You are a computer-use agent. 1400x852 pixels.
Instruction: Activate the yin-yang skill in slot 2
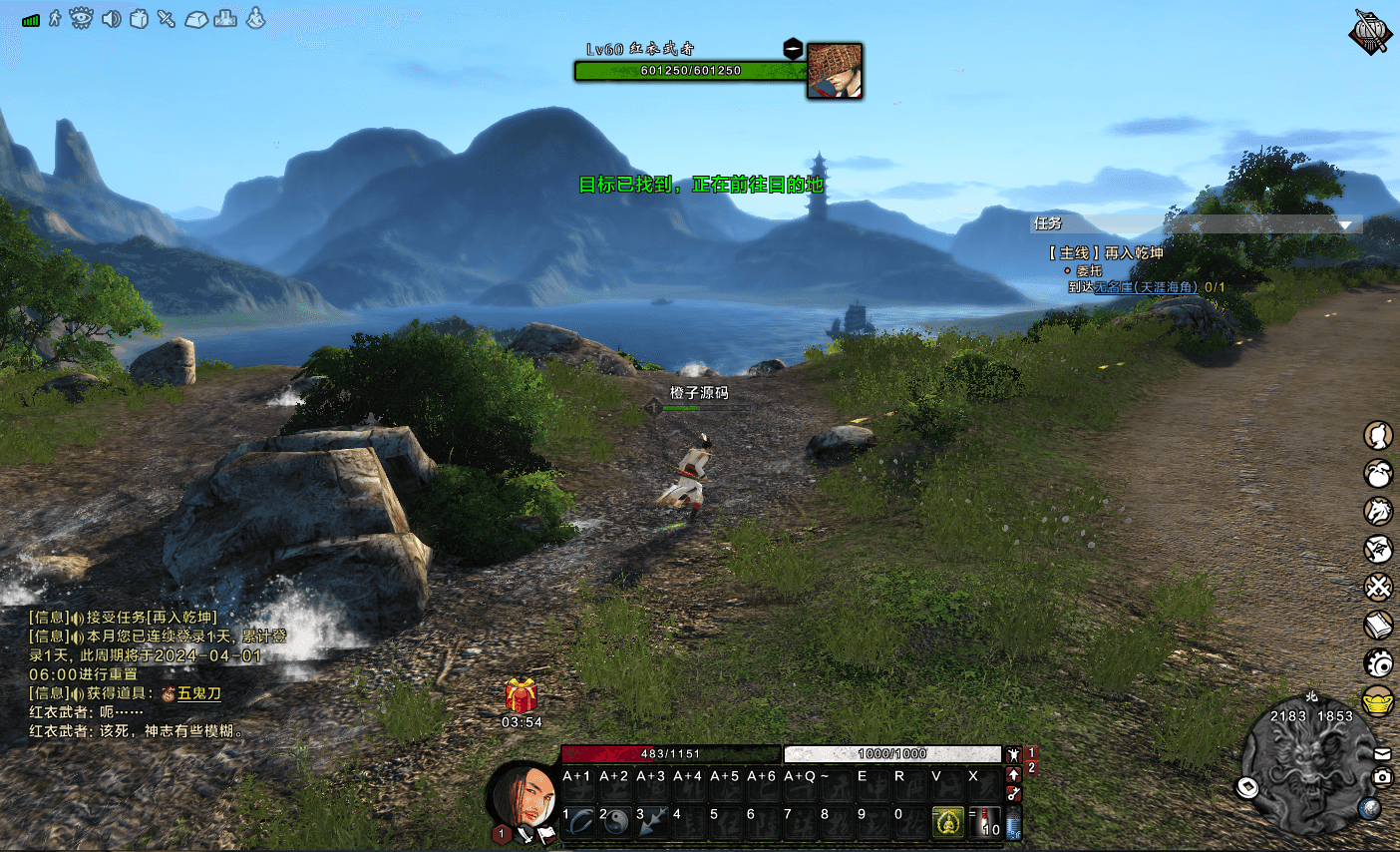click(x=616, y=821)
